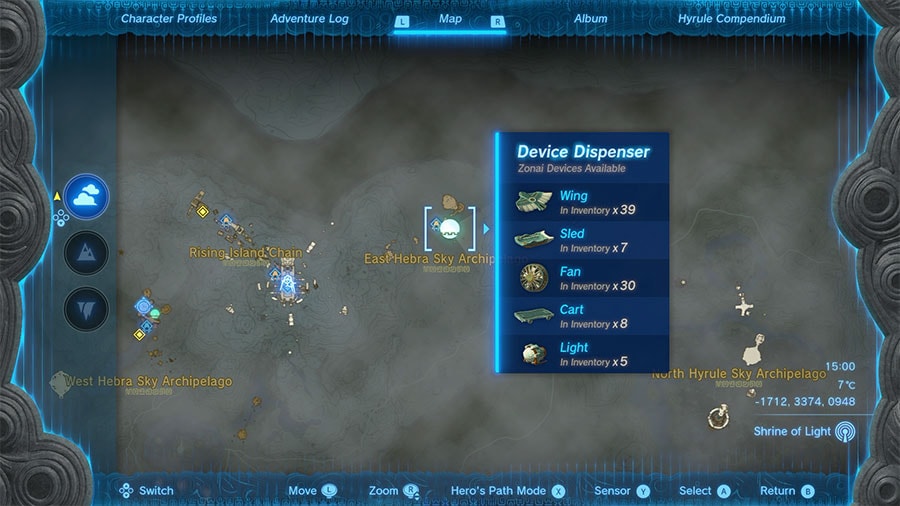This screenshot has height=506, width=900.
Task: Select the Map tab
Action: (450, 18)
